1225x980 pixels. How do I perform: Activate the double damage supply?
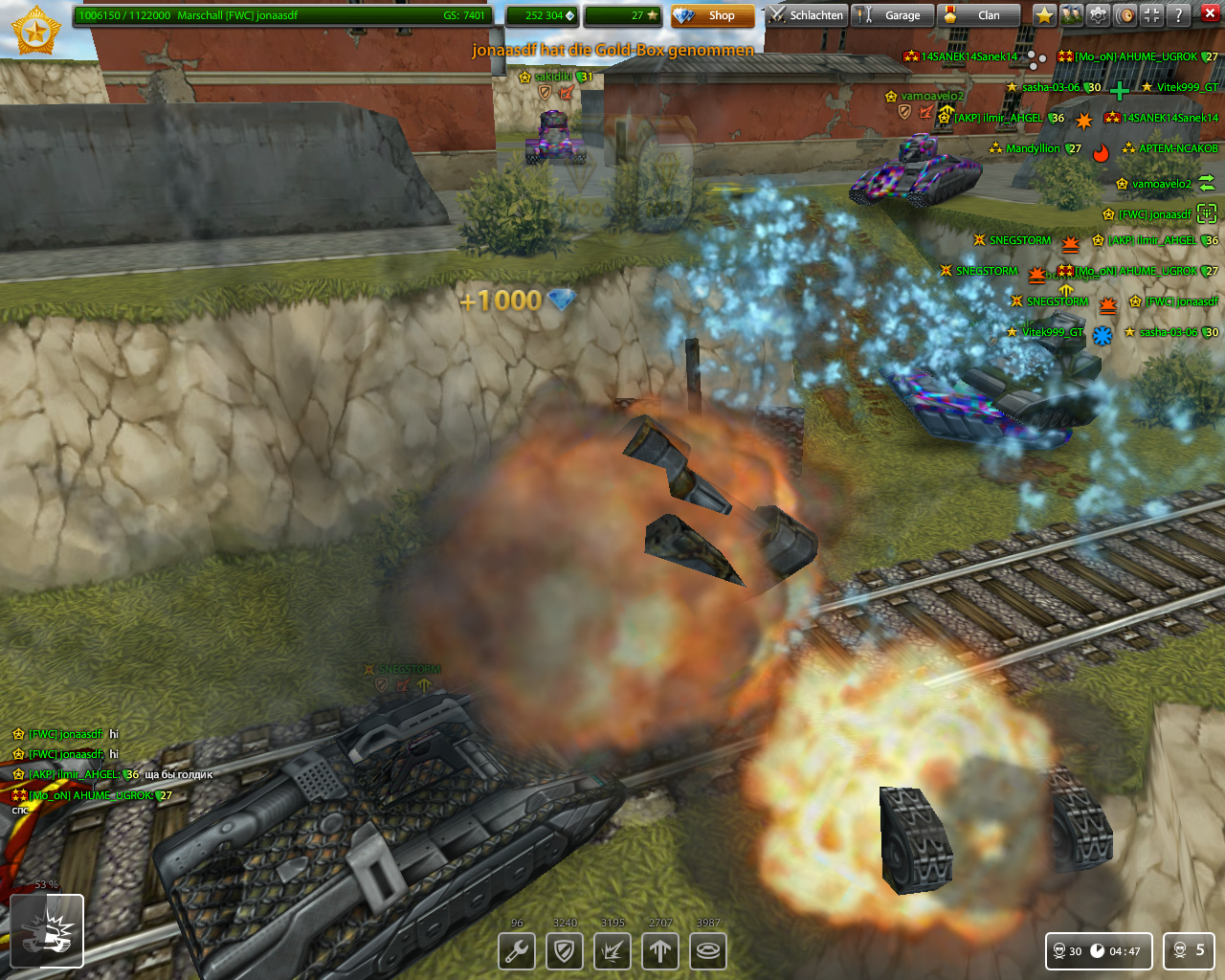click(612, 951)
